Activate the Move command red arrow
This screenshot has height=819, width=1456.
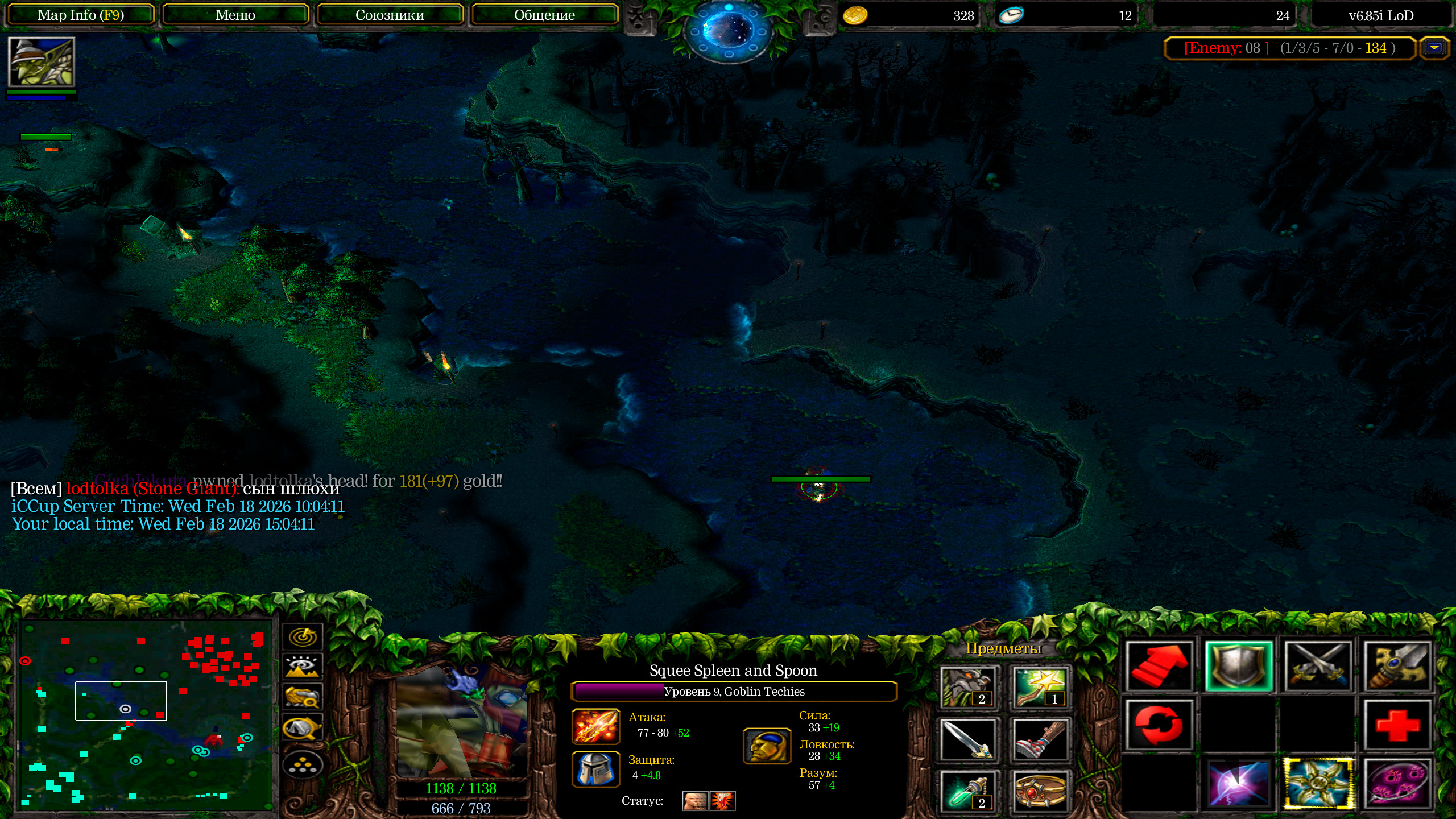(1160, 666)
